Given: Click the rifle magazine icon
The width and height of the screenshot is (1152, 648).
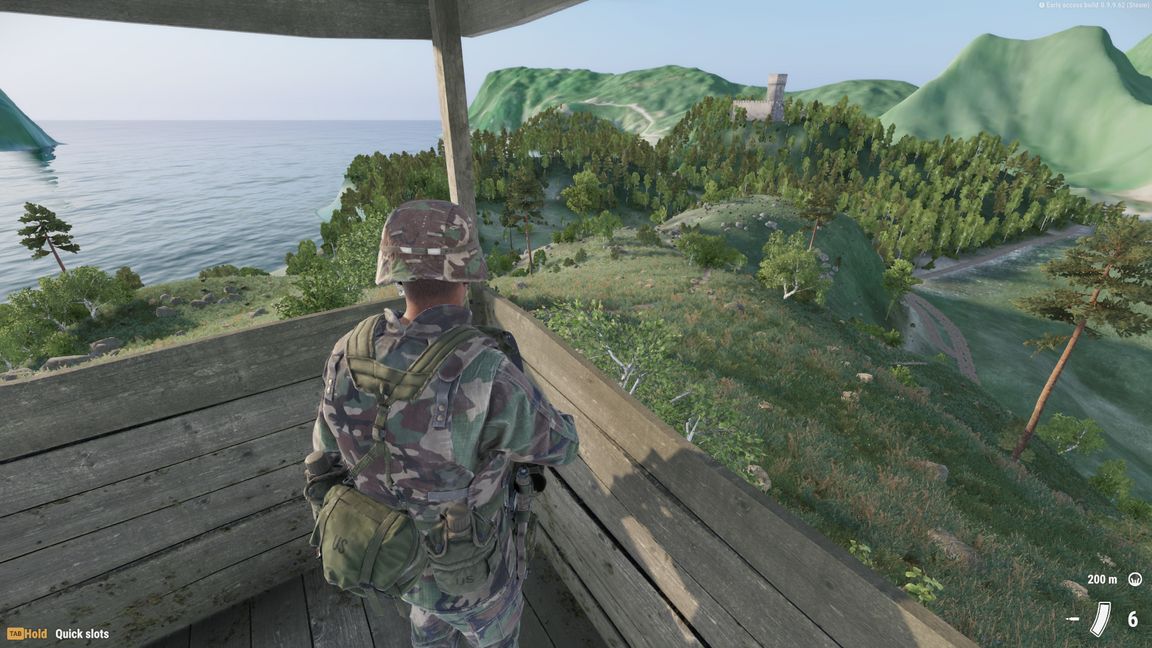Looking at the screenshot, I should [1100, 619].
